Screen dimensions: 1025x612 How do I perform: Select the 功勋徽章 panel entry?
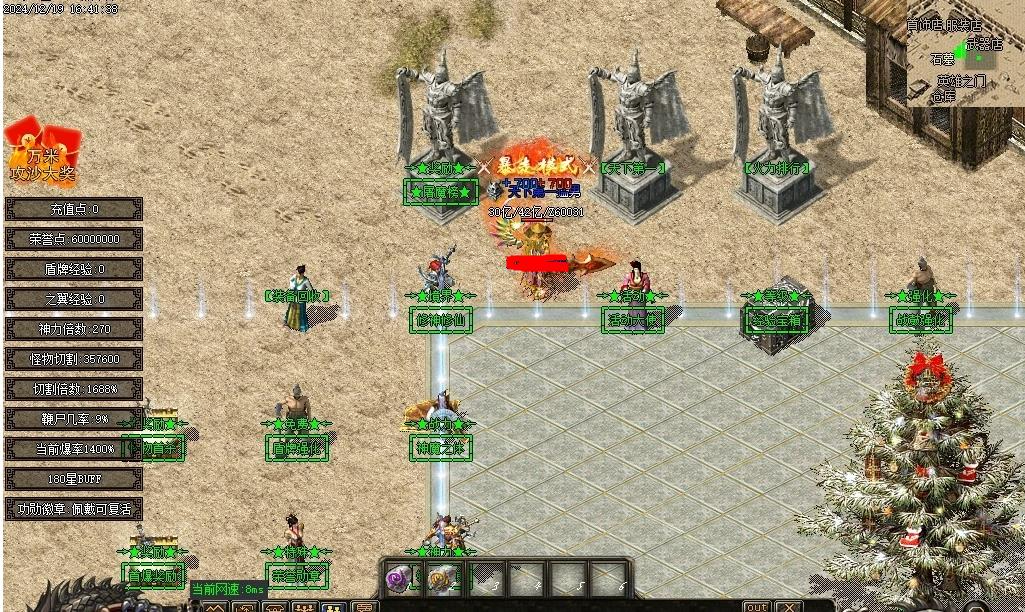pos(74,509)
